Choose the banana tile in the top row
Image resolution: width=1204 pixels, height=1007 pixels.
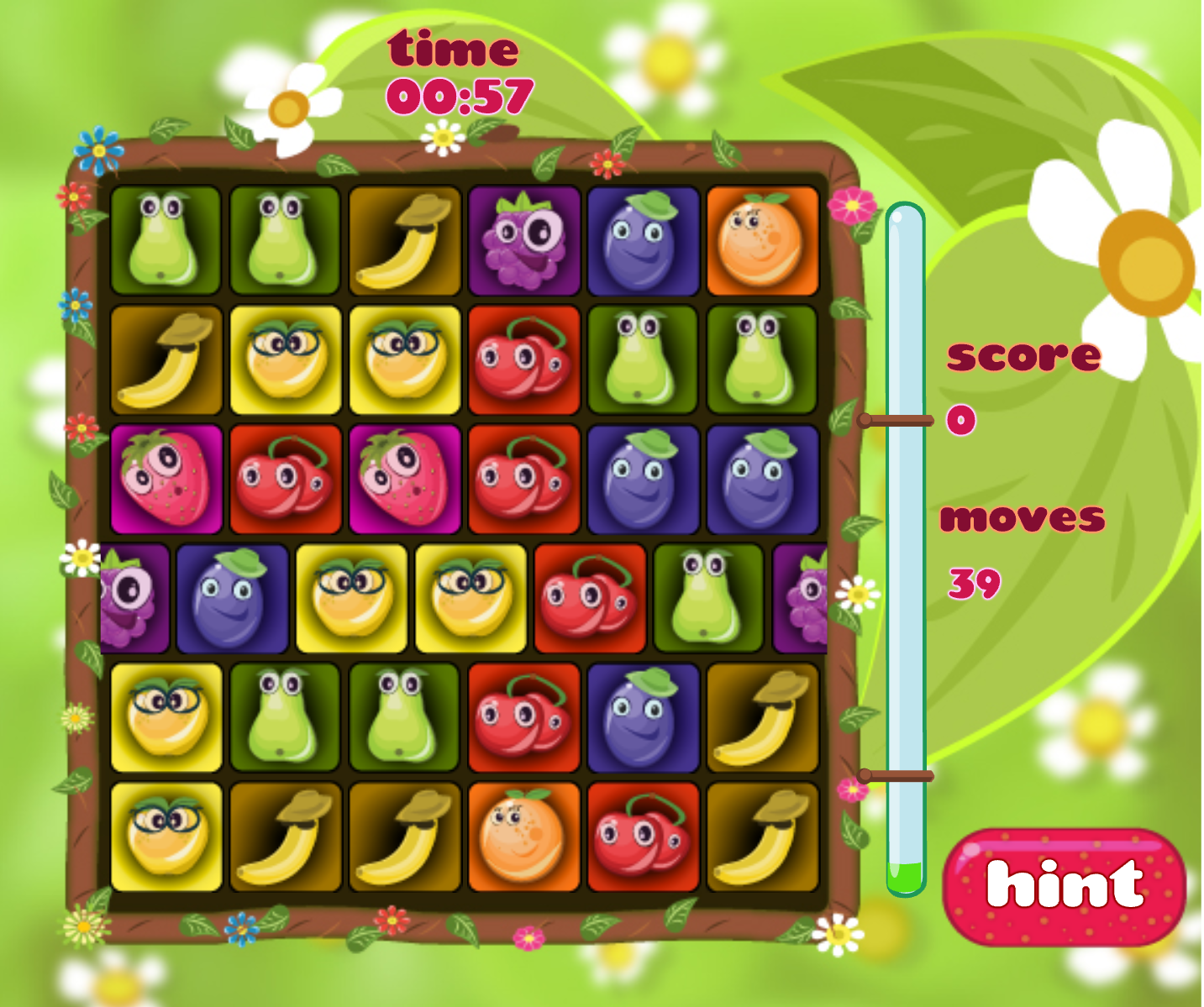tap(405, 241)
